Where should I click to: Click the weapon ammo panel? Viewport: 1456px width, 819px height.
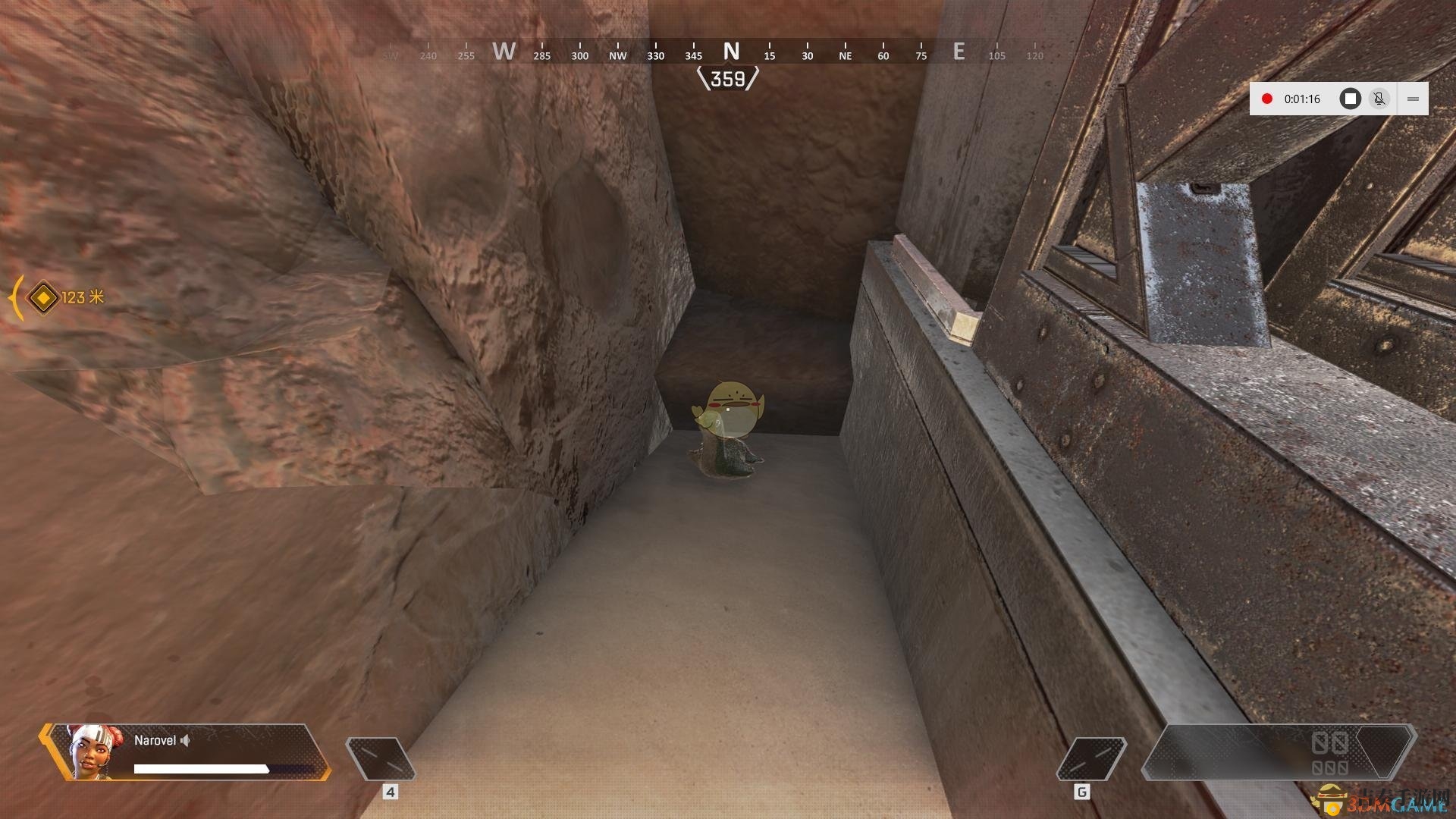coord(1278,752)
